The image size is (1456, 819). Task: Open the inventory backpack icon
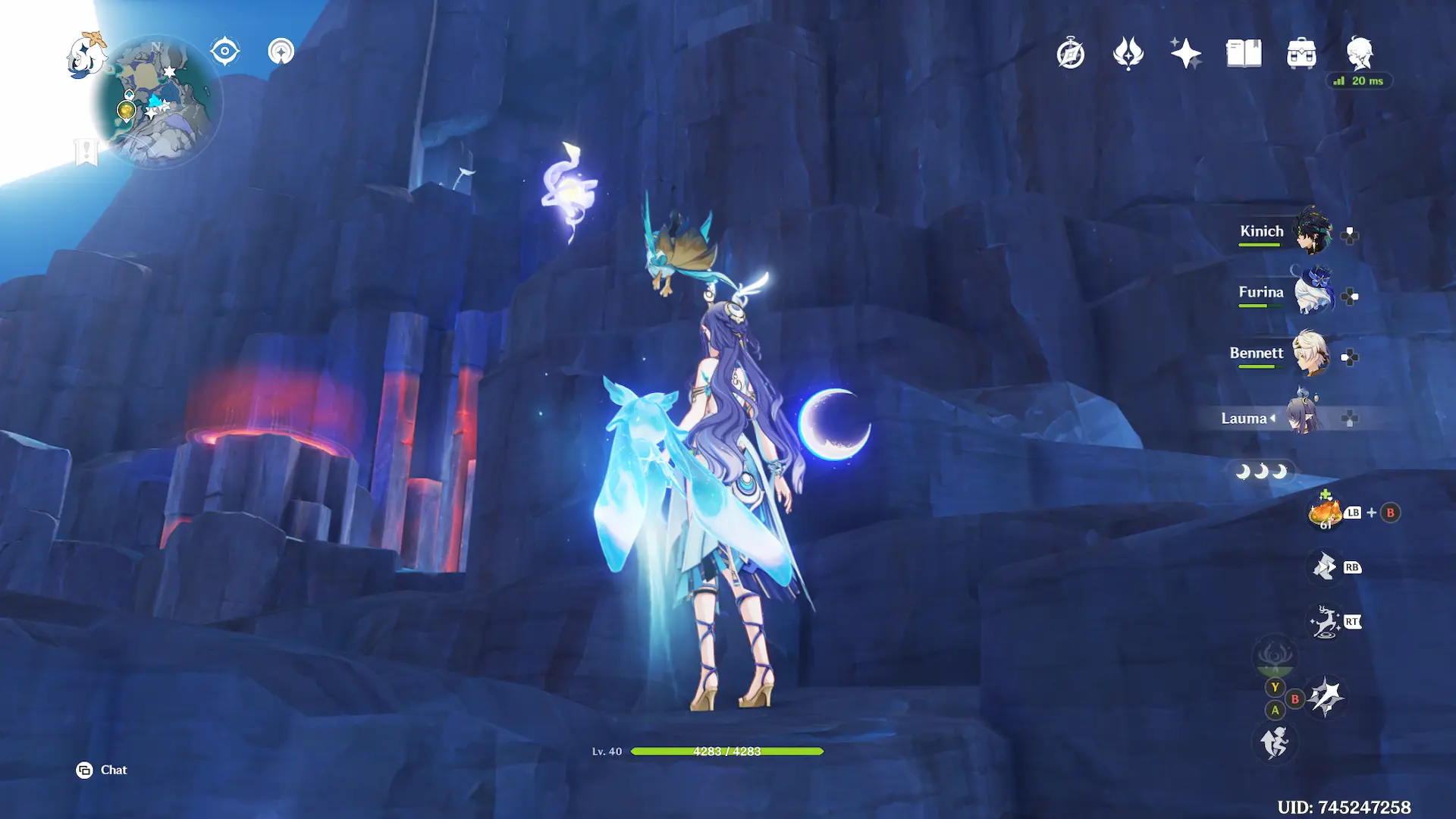pyautogui.click(x=1301, y=54)
